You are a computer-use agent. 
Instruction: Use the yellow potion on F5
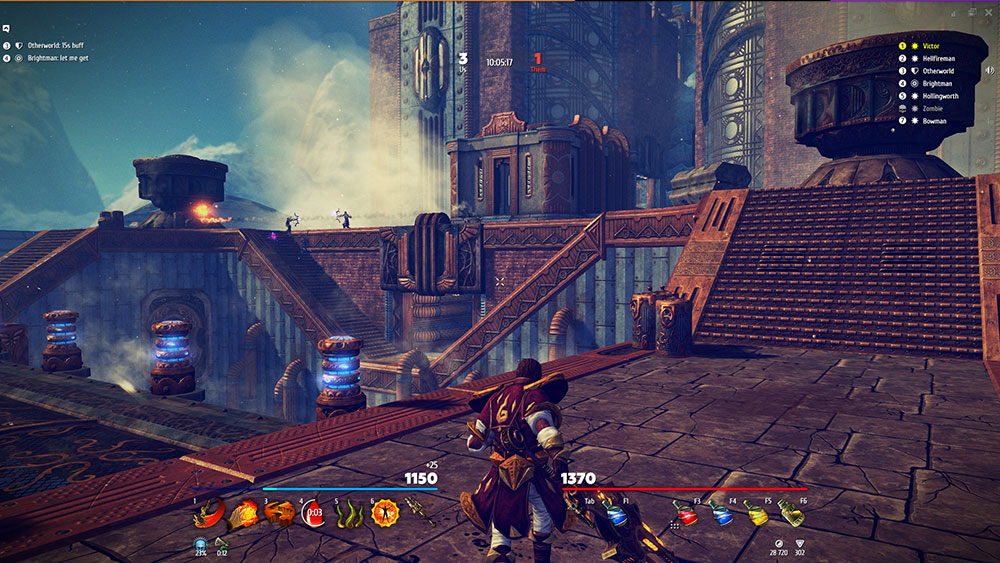pyautogui.click(x=756, y=514)
